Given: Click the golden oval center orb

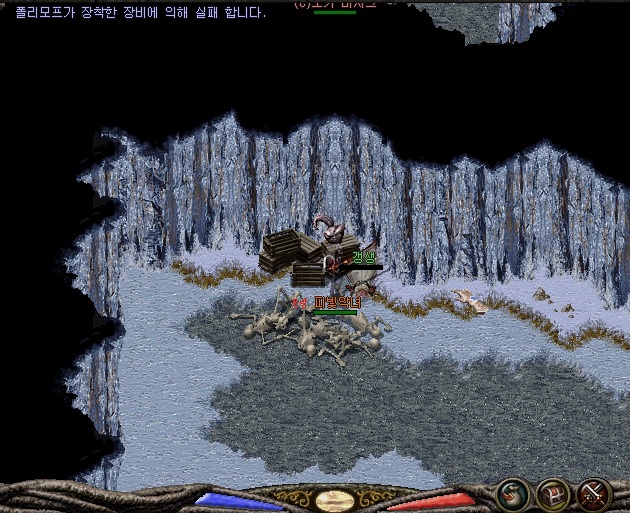Looking at the screenshot, I should [x=333, y=501].
